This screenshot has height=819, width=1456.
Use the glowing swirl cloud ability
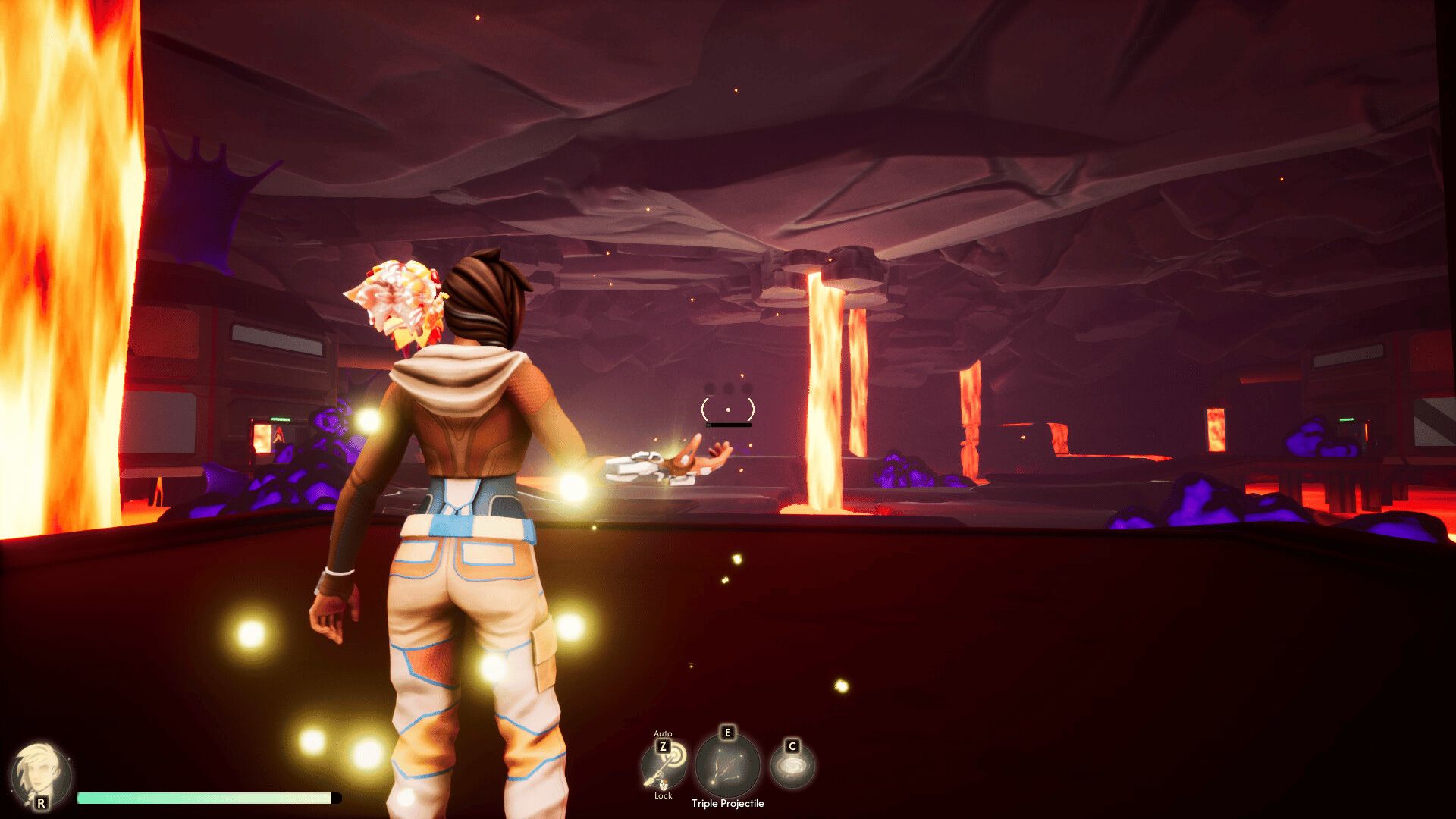(792, 767)
